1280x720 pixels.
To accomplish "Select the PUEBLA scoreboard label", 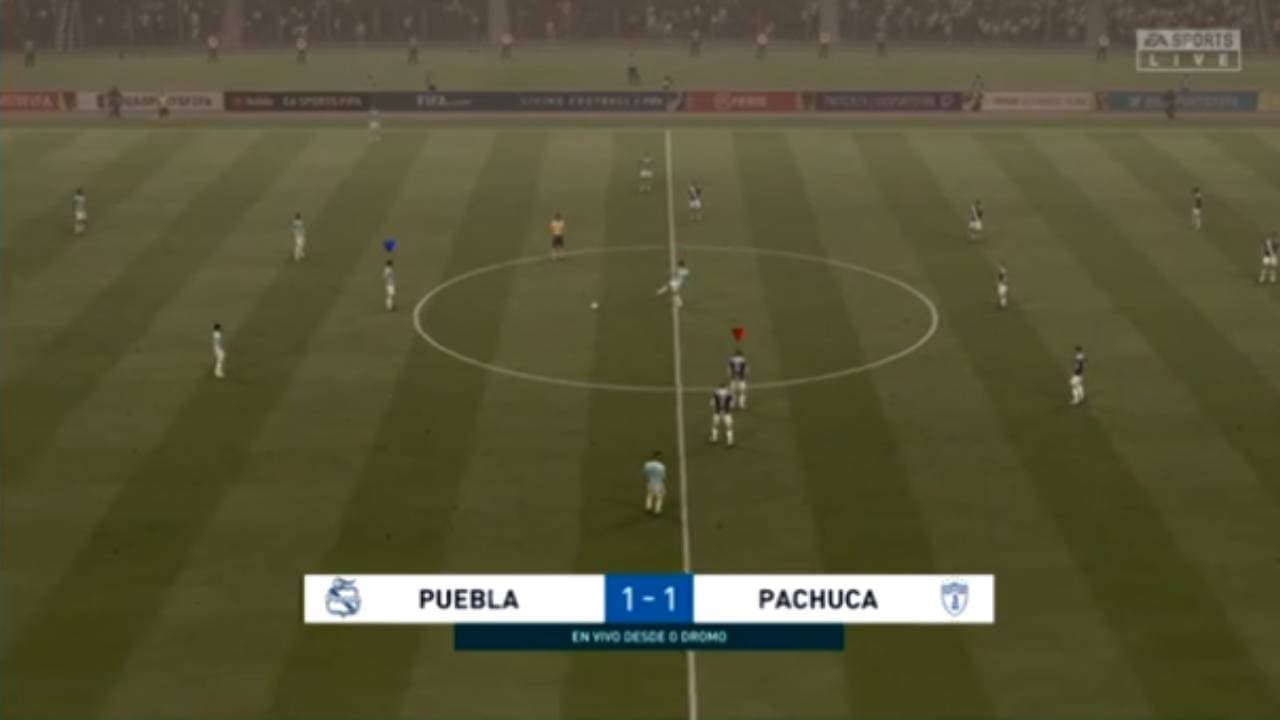I will (x=470, y=597).
